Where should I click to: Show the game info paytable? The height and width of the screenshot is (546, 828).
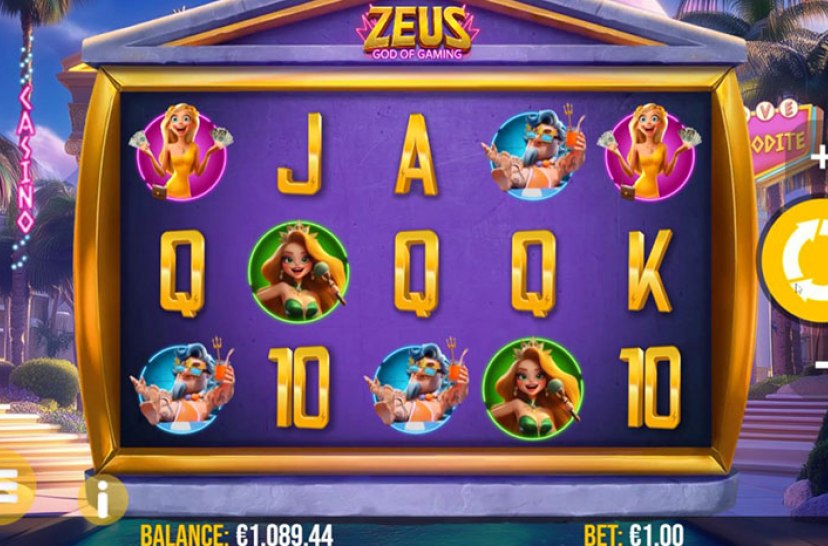[x=102, y=497]
